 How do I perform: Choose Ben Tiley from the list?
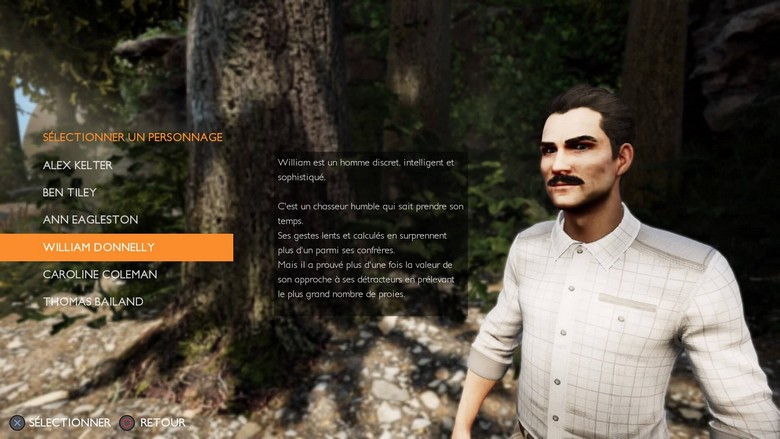pos(69,192)
